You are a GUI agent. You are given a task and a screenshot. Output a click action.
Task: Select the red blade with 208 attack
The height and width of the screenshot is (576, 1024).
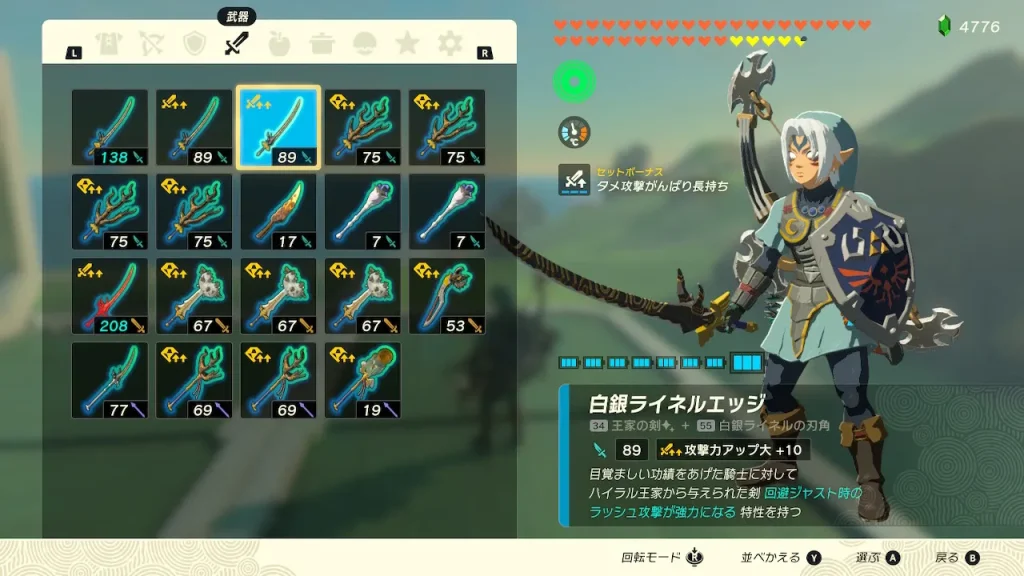[x=110, y=296]
